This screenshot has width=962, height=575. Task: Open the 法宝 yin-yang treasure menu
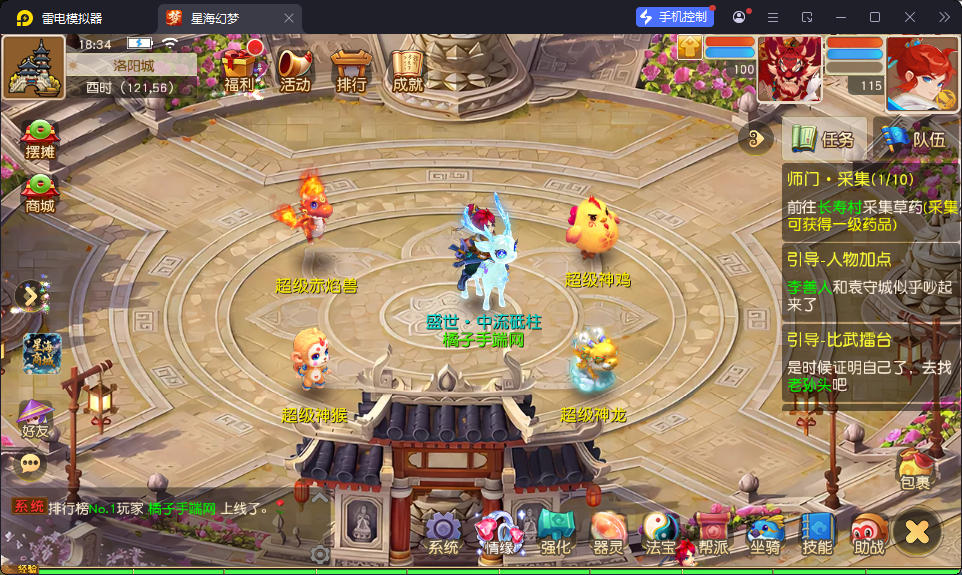tap(660, 533)
